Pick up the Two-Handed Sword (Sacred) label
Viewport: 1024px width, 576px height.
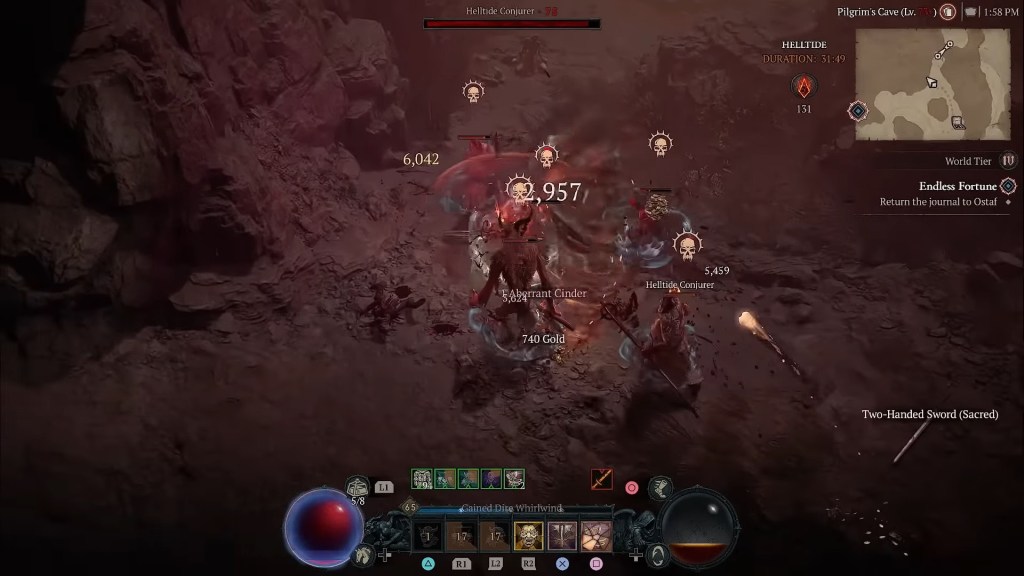point(929,414)
